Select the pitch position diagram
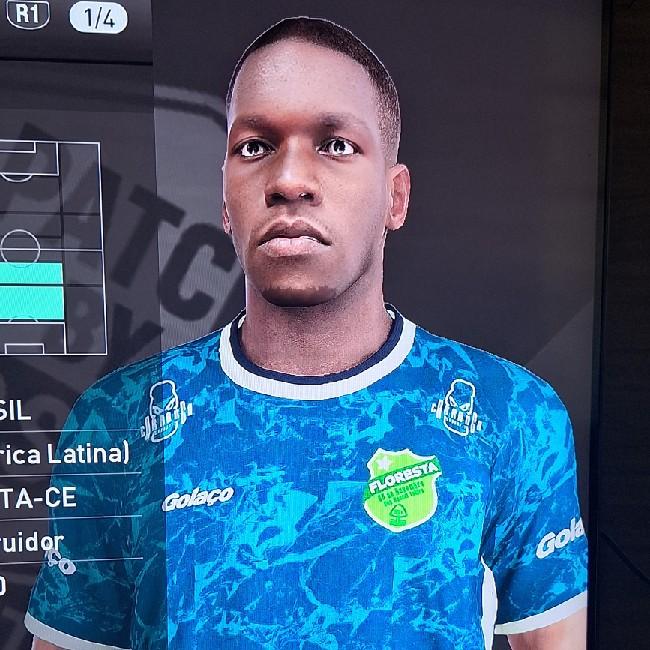The width and height of the screenshot is (650, 650). (50, 247)
